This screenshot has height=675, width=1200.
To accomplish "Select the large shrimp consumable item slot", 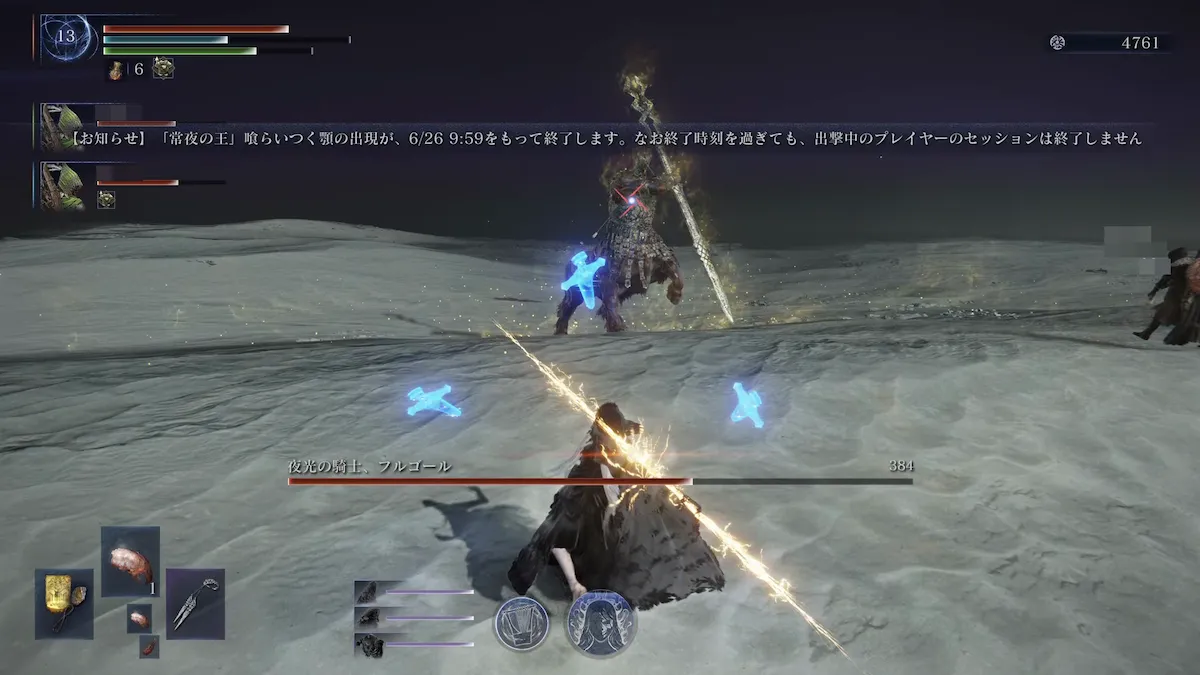I will 130,562.
